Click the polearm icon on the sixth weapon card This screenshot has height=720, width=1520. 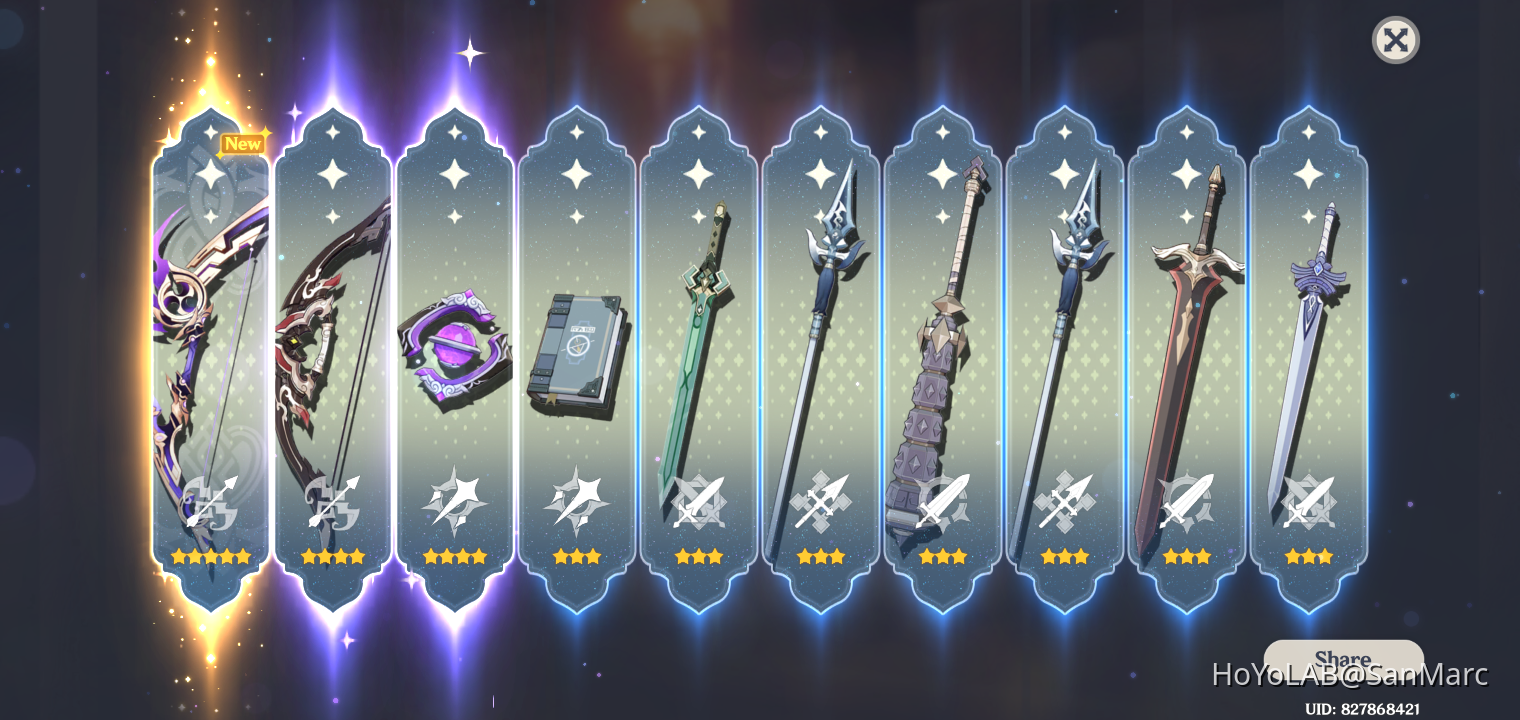coord(822,500)
